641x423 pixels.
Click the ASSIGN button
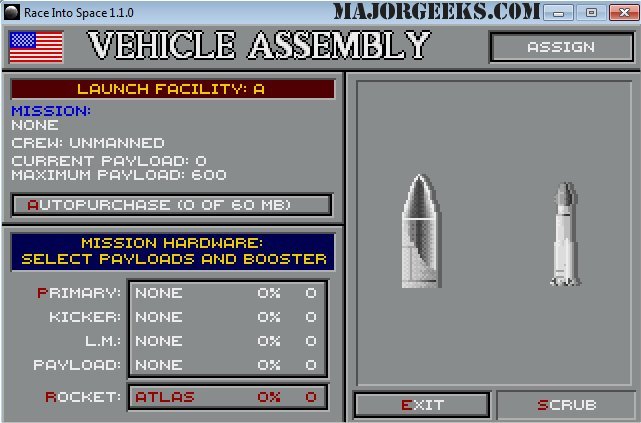tap(560, 47)
